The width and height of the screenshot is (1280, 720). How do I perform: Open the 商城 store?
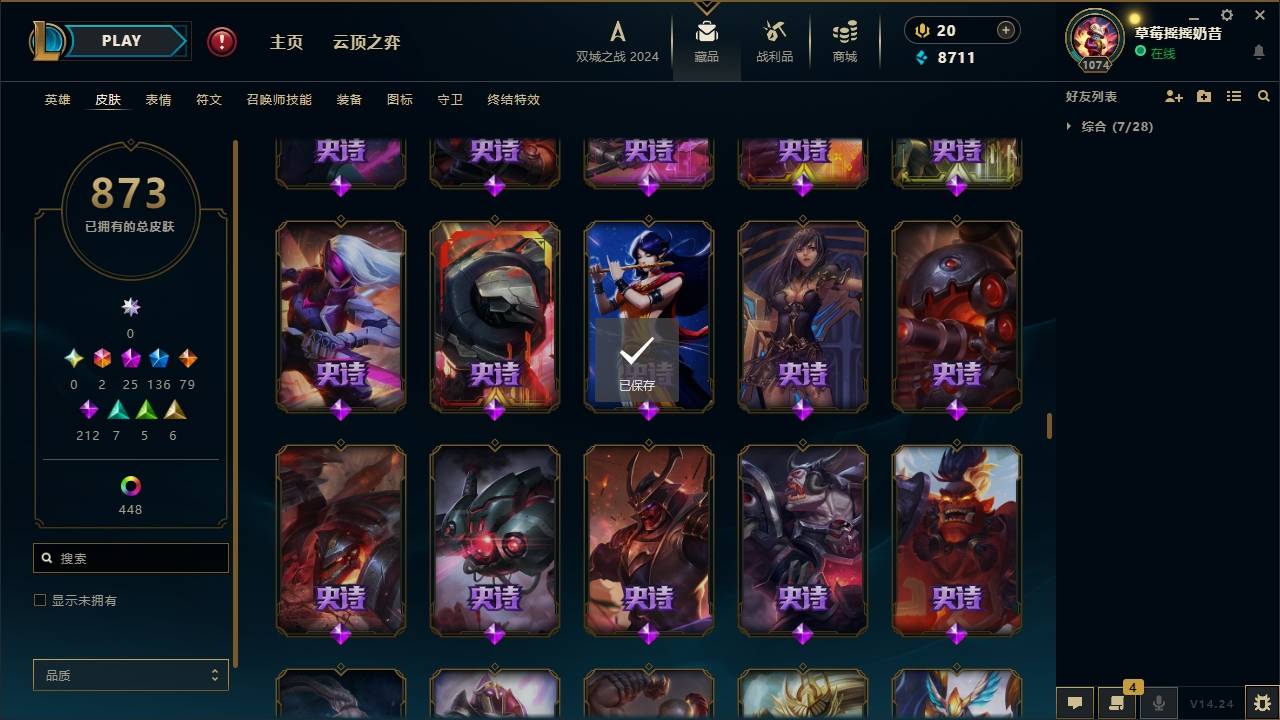[843, 40]
